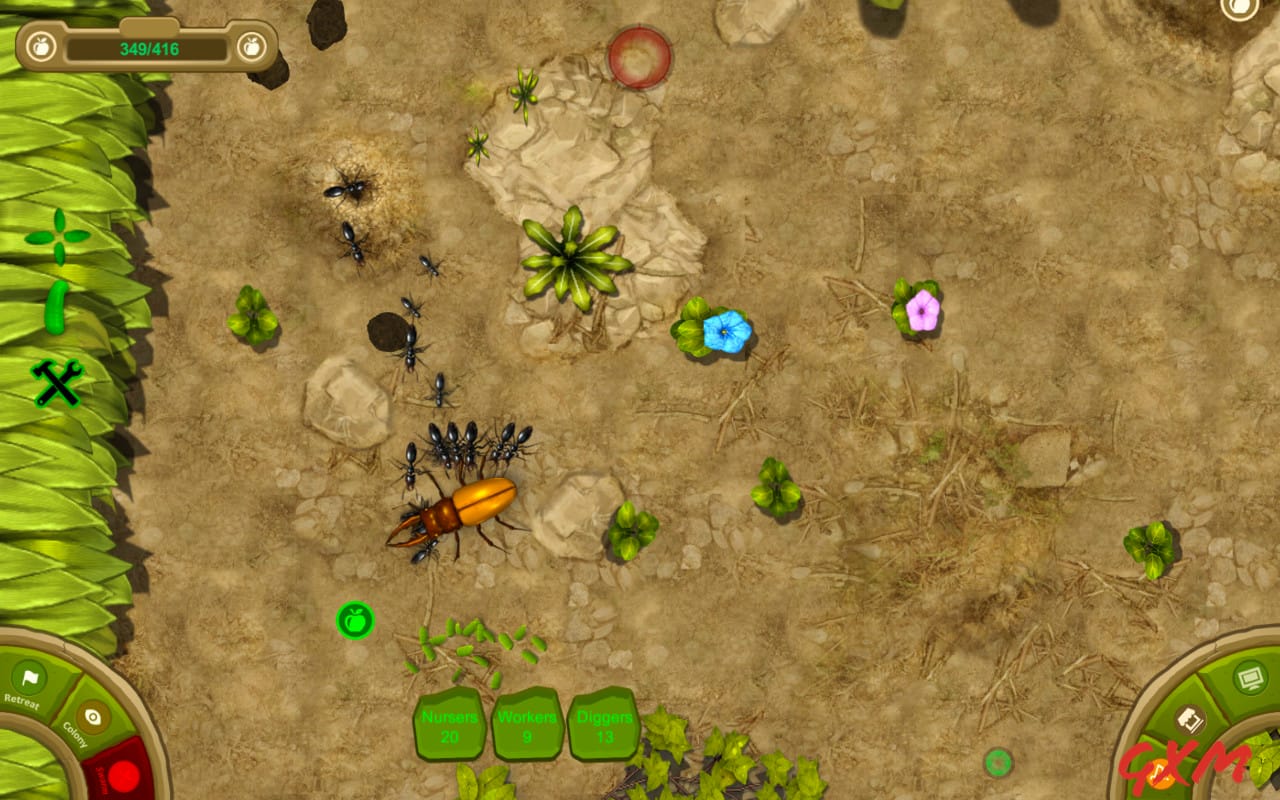
Task: Select the Retreat flag icon
Action: 27,676
